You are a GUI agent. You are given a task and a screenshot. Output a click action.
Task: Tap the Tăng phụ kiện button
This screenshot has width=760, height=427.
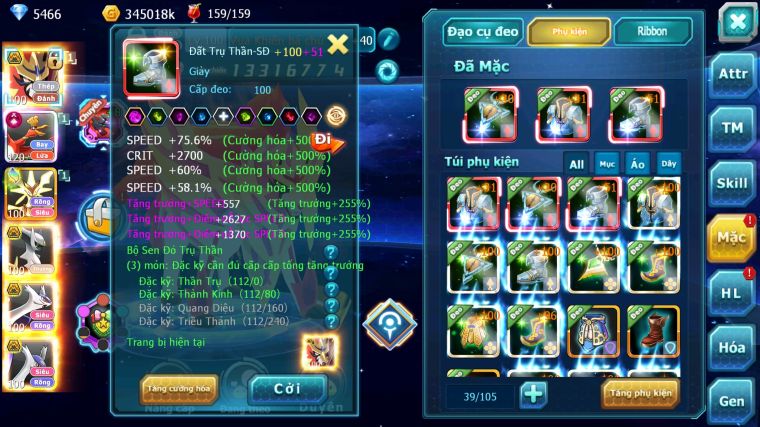tap(640, 393)
